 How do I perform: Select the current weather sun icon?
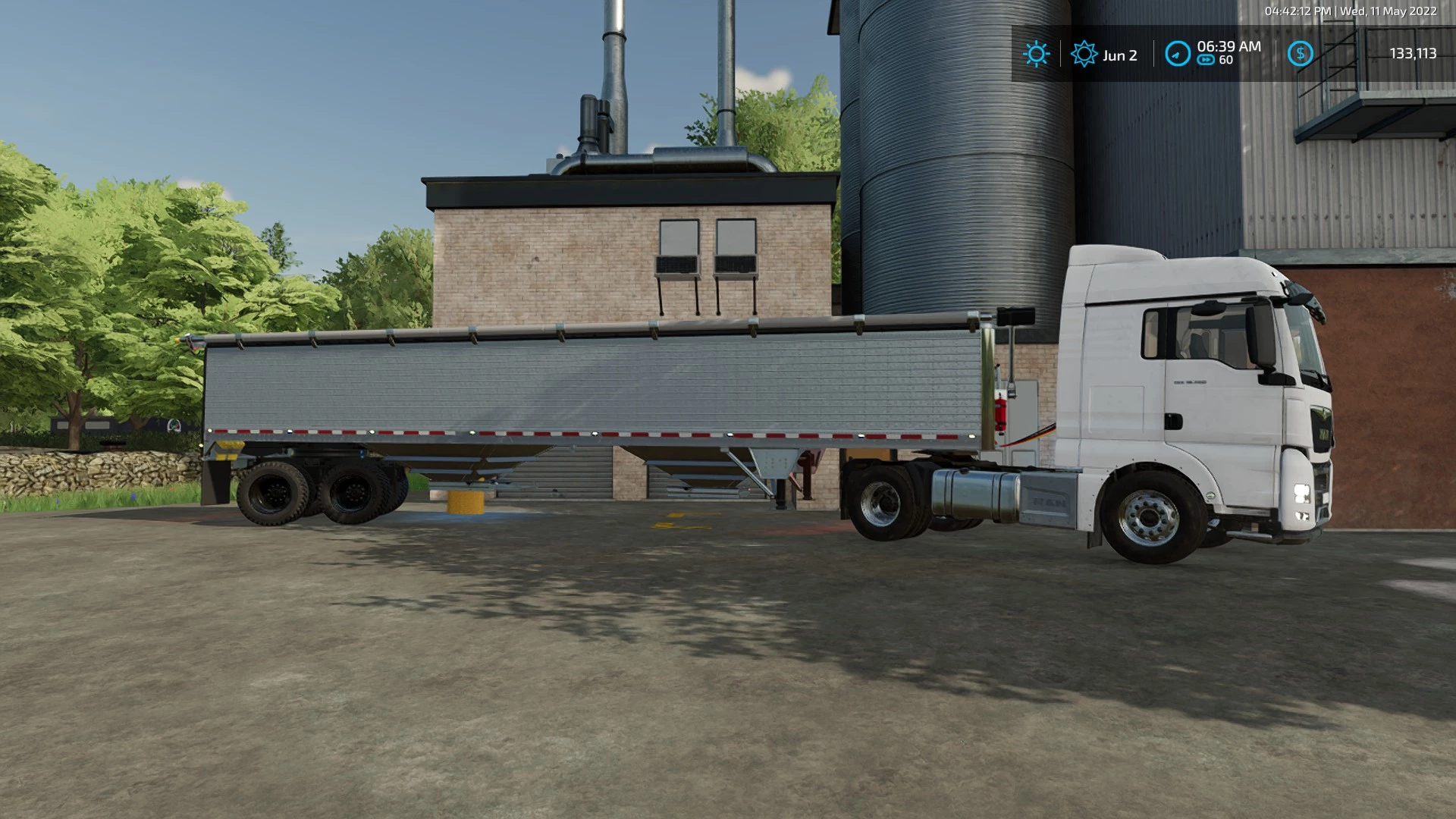coord(1035,54)
